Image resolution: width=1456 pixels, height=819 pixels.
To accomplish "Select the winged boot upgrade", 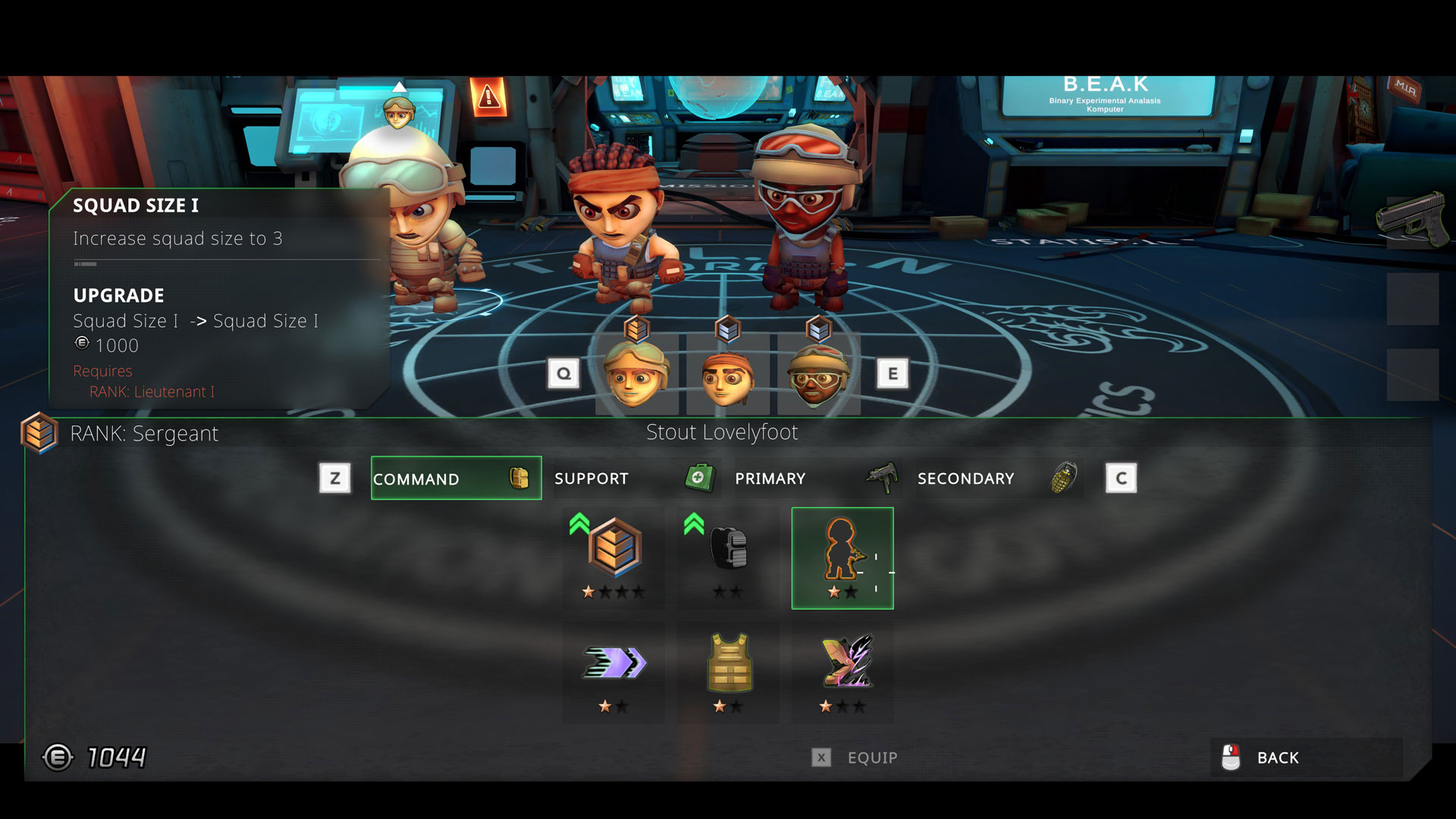I will click(x=843, y=671).
